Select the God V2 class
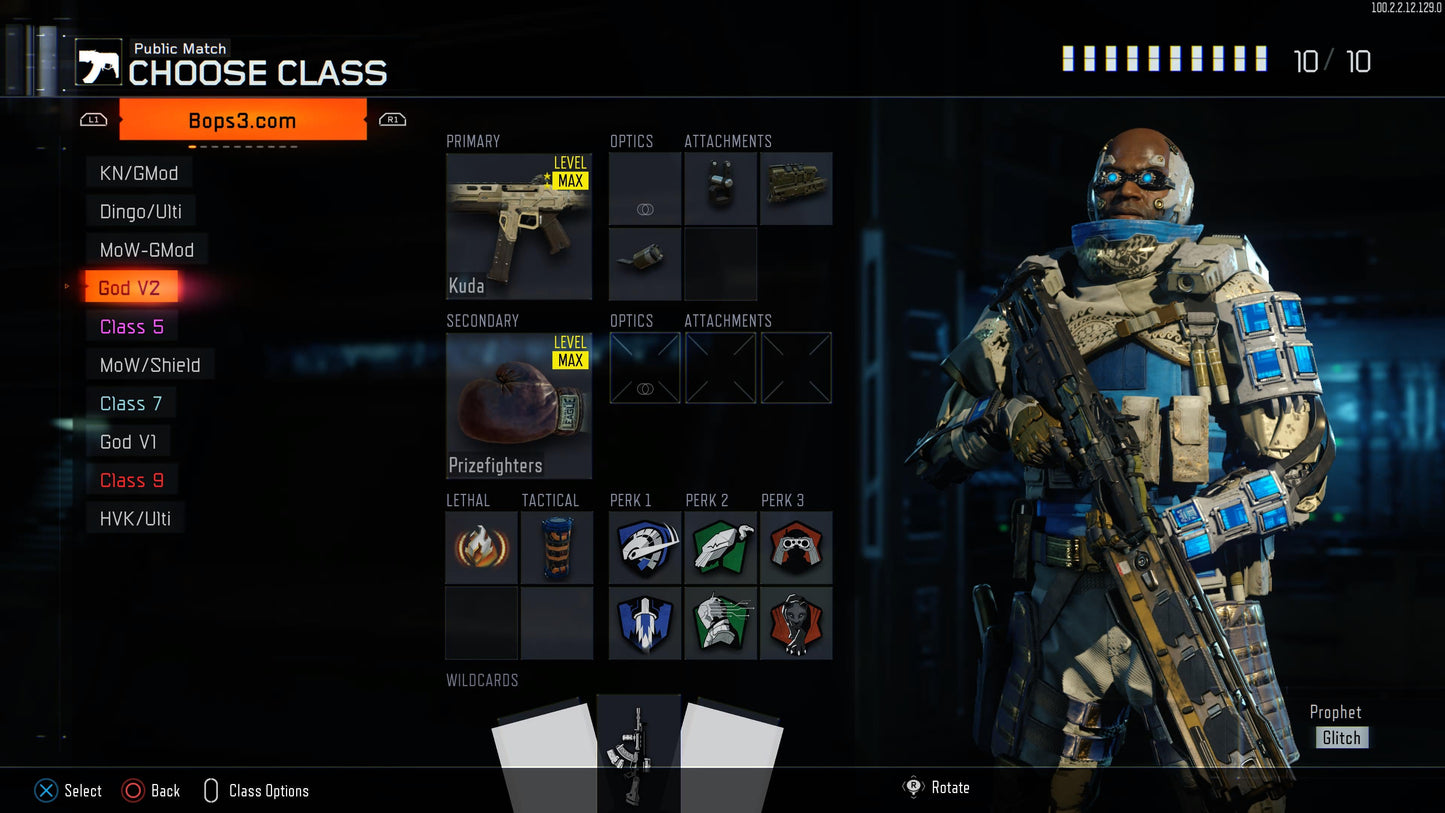The image size is (1445, 813). click(x=129, y=288)
